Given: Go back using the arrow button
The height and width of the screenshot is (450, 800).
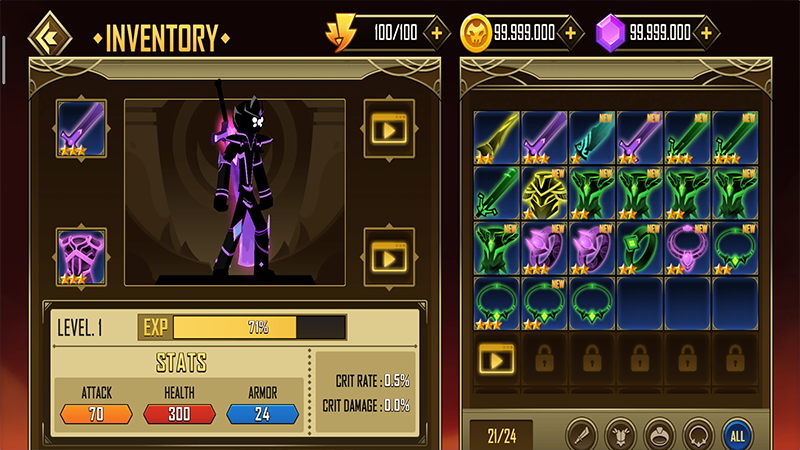Looking at the screenshot, I should [46, 37].
